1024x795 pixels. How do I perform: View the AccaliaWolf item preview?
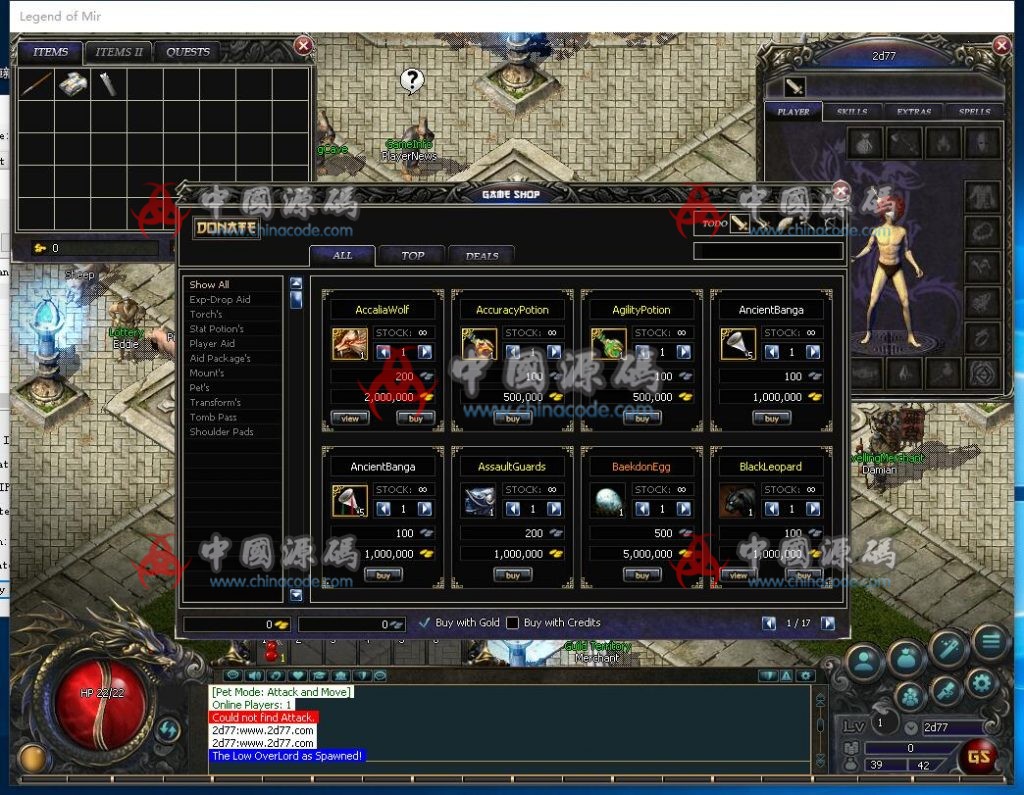pos(350,419)
